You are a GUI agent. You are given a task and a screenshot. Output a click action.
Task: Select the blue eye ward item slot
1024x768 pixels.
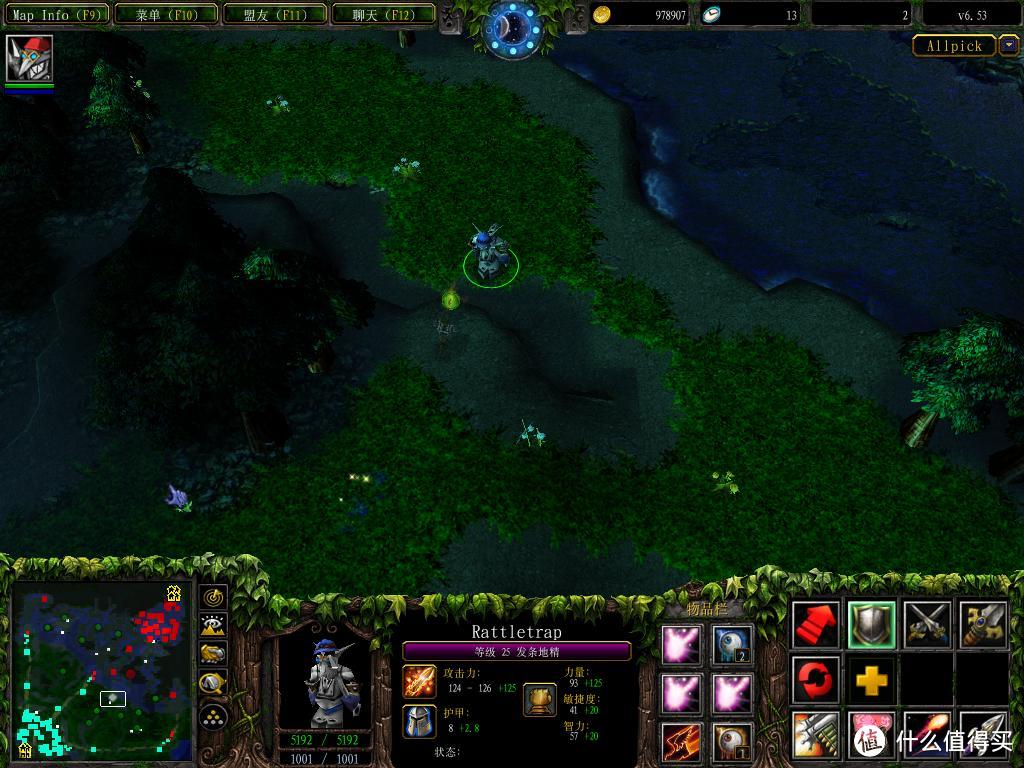click(732, 645)
